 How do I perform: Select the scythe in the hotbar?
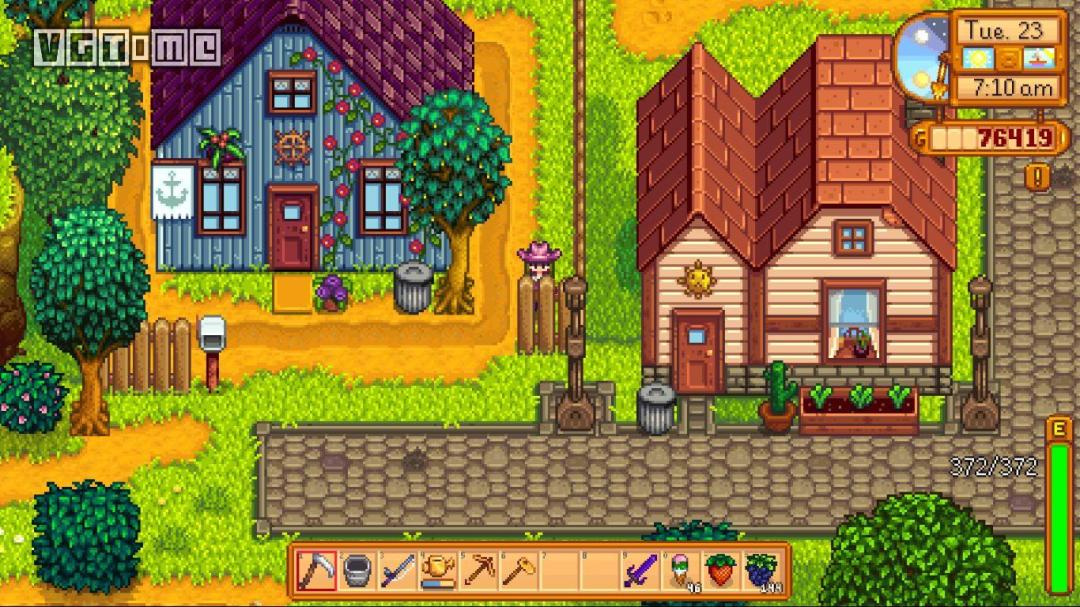(316, 571)
